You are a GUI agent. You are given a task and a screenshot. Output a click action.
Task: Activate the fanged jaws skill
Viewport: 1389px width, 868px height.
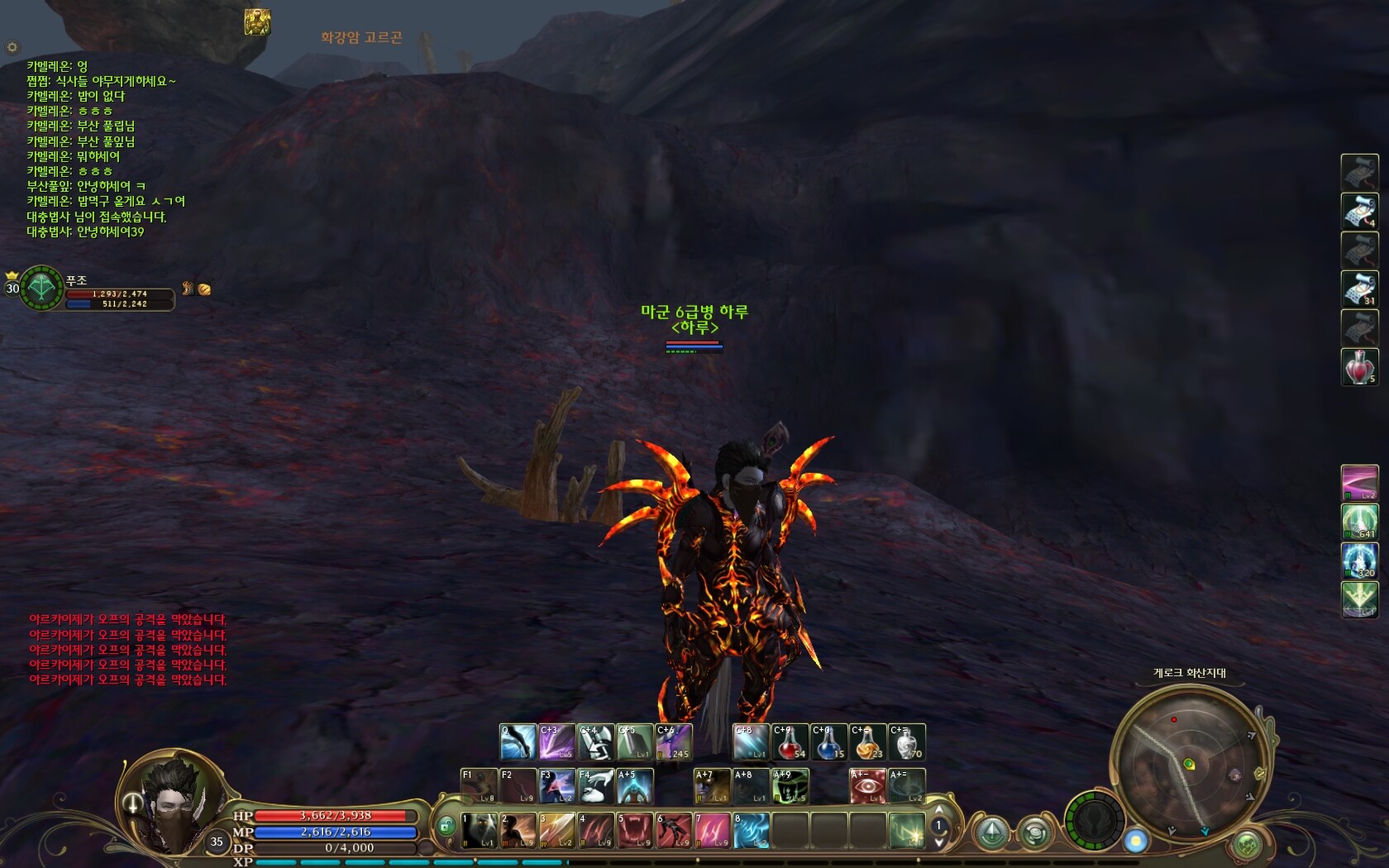coord(634,830)
